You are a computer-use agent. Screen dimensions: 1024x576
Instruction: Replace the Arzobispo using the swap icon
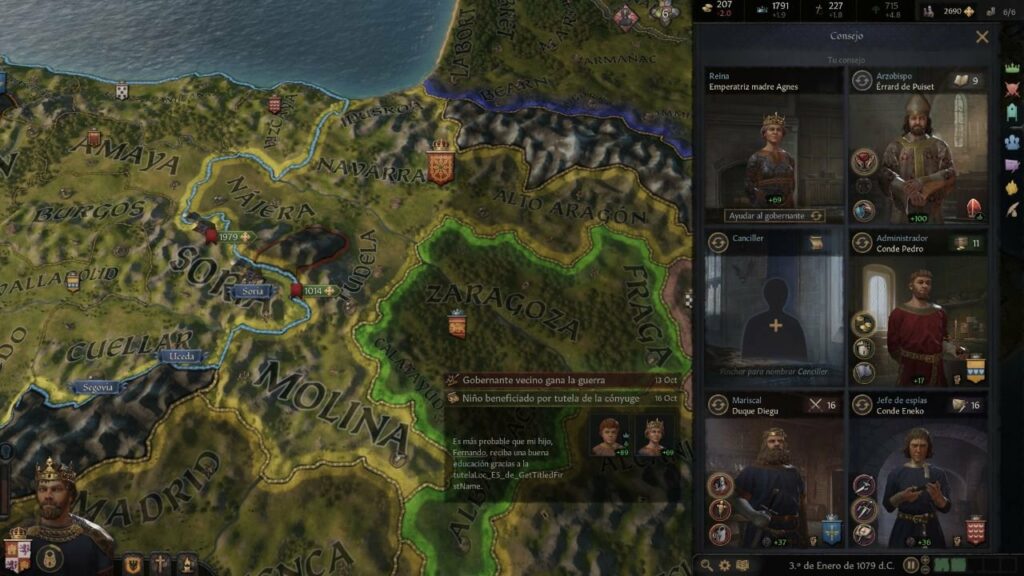862,80
